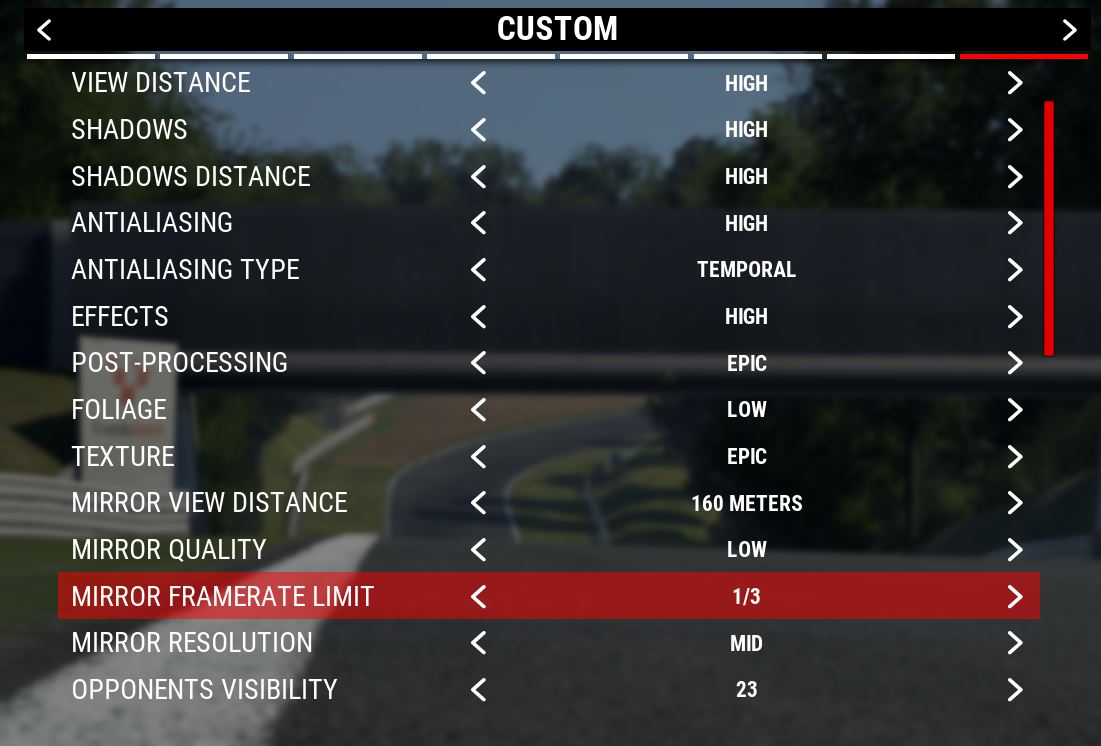Increase Mirror Resolution with its right arrow
Image resolution: width=1101 pixels, height=746 pixels.
[1015, 643]
